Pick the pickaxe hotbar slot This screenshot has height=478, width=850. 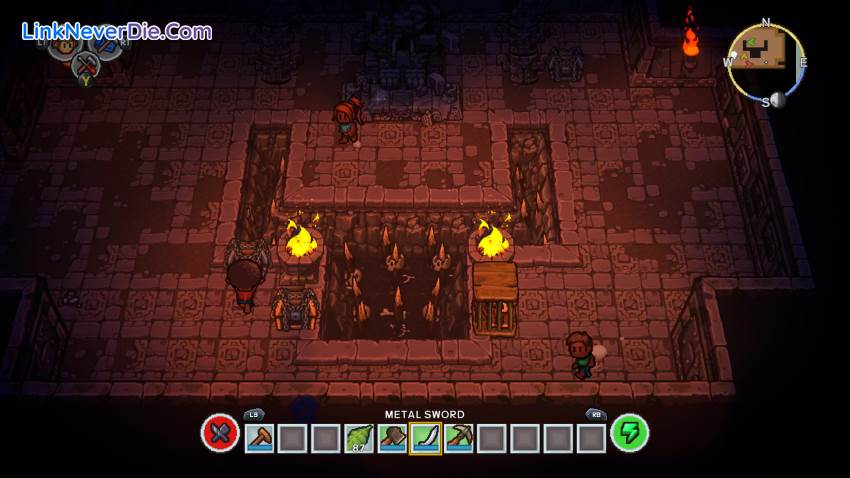[x=458, y=438]
